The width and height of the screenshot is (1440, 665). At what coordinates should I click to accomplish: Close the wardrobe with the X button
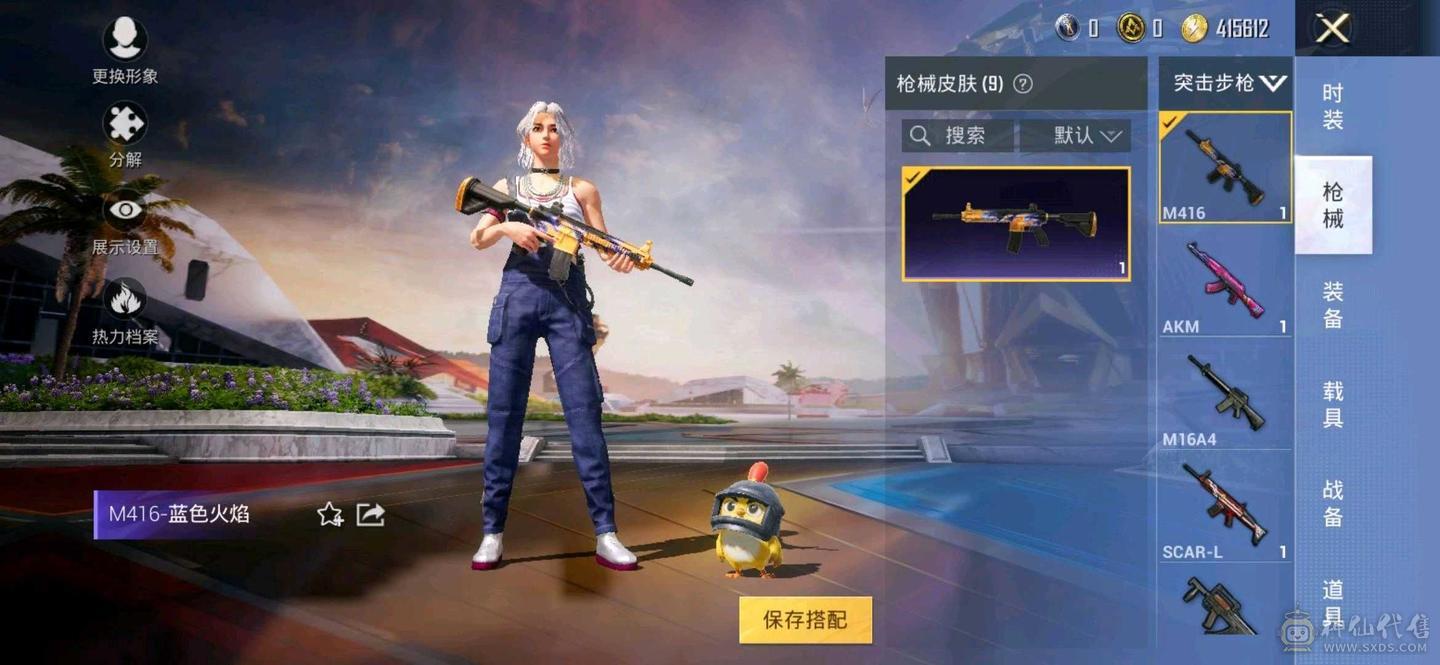(1332, 29)
